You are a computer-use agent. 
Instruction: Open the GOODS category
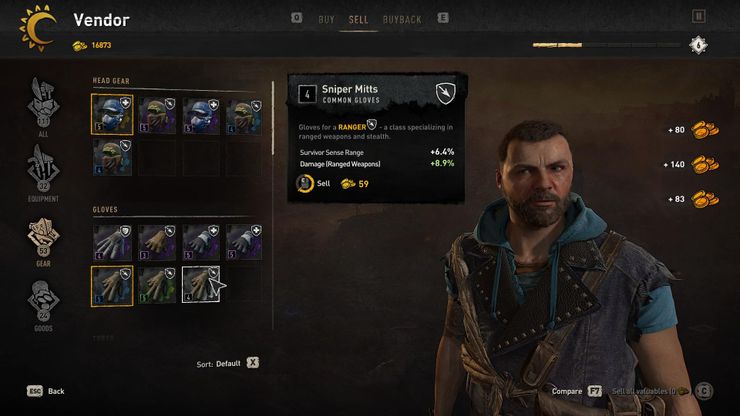tap(42, 305)
